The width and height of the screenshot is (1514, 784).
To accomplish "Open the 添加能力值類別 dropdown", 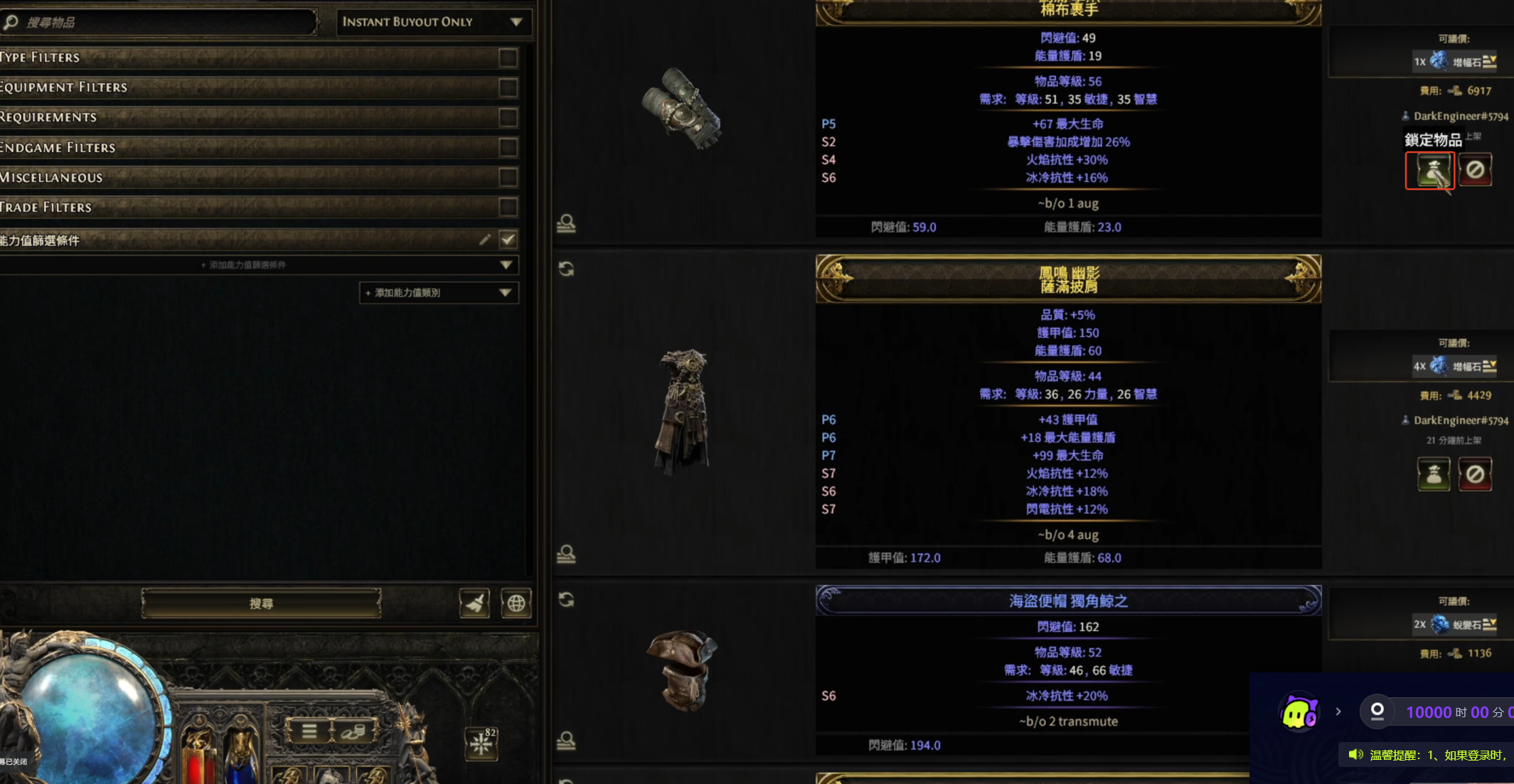I will coord(438,293).
